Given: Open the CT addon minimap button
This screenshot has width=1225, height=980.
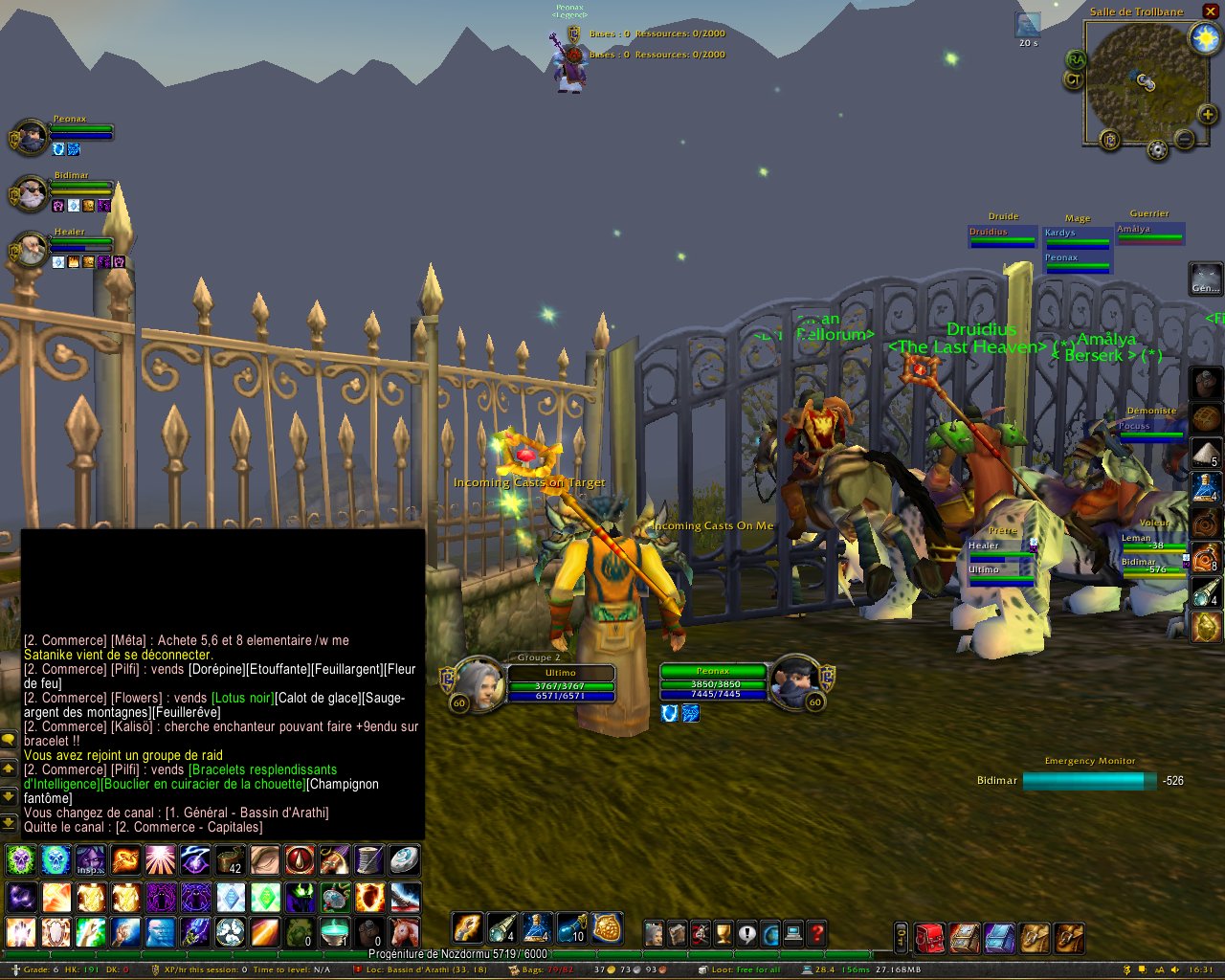Looking at the screenshot, I should [1073, 80].
